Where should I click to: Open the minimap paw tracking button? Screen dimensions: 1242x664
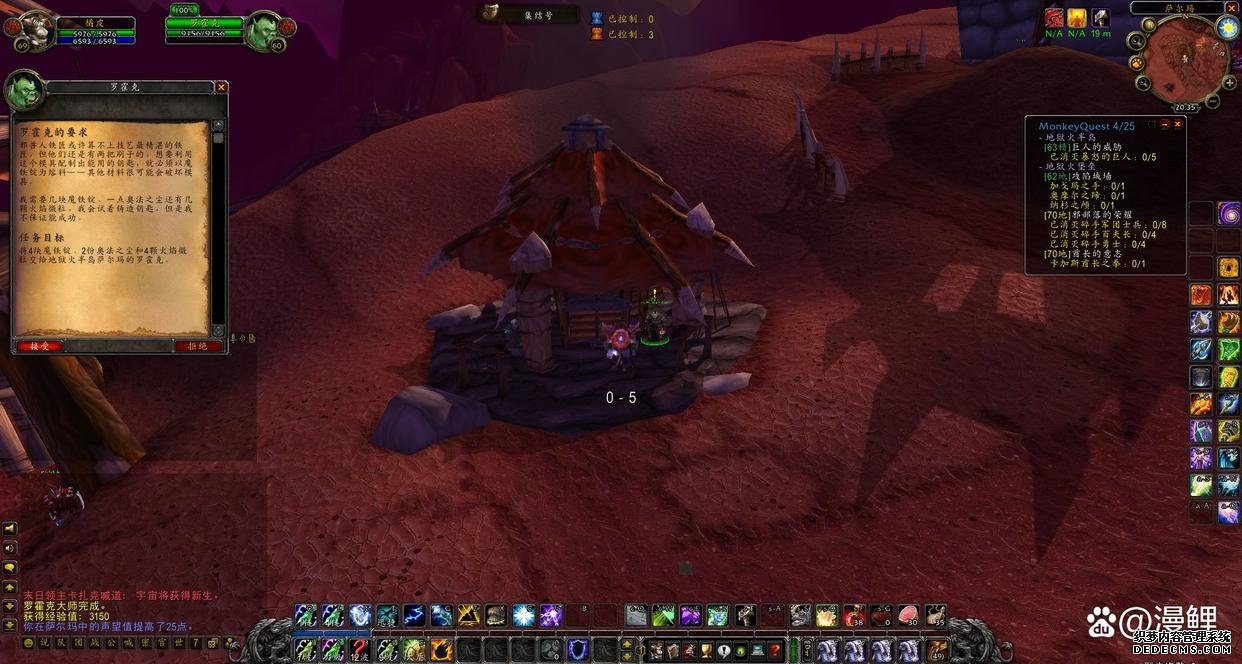pos(1137,63)
